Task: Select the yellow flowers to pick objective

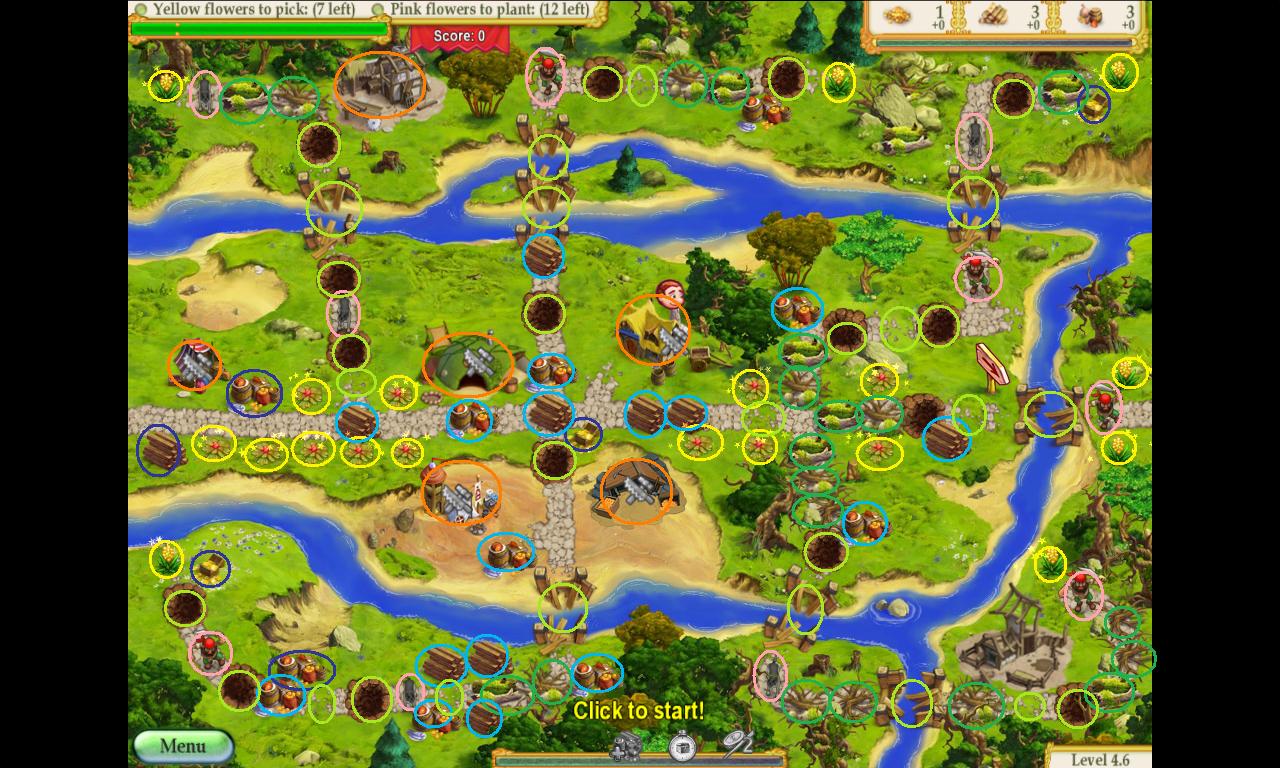Action: pos(252,10)
